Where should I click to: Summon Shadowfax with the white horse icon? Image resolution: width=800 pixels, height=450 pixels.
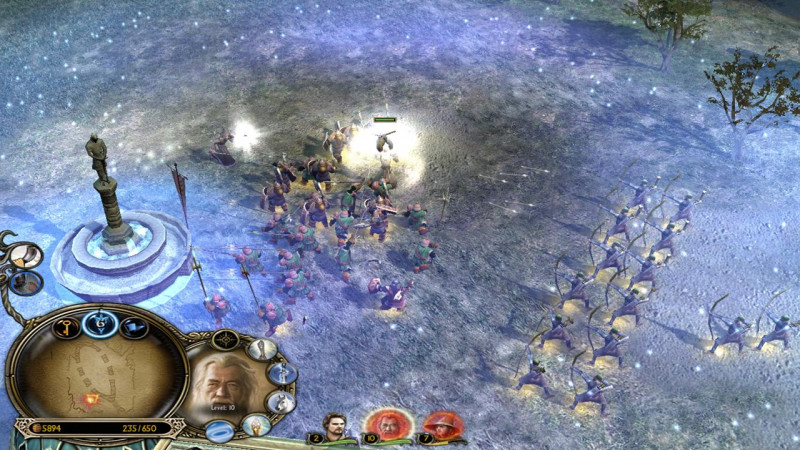pos(280,402)
